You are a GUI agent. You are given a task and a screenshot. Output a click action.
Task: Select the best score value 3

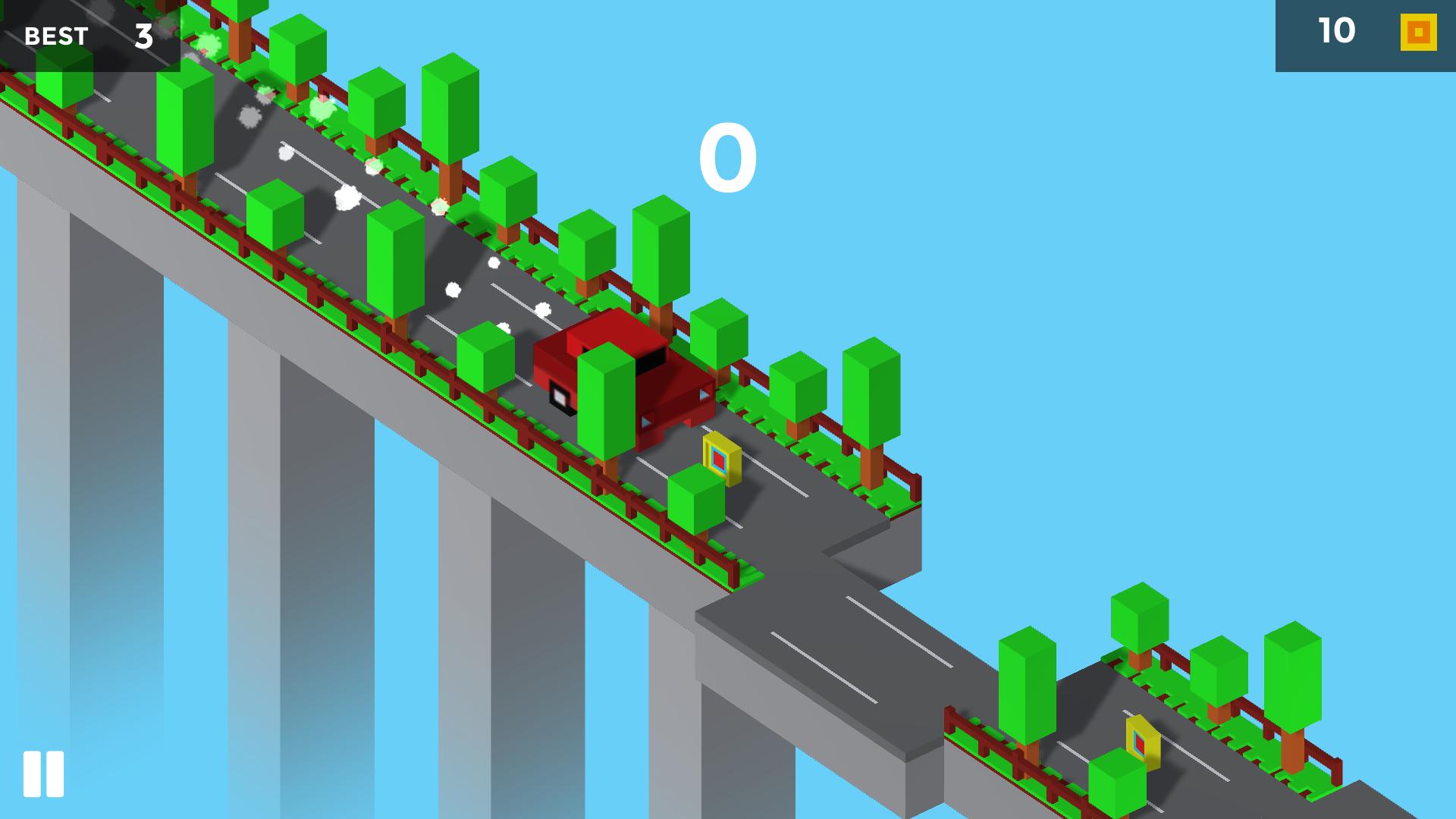(x=144, y=36)
